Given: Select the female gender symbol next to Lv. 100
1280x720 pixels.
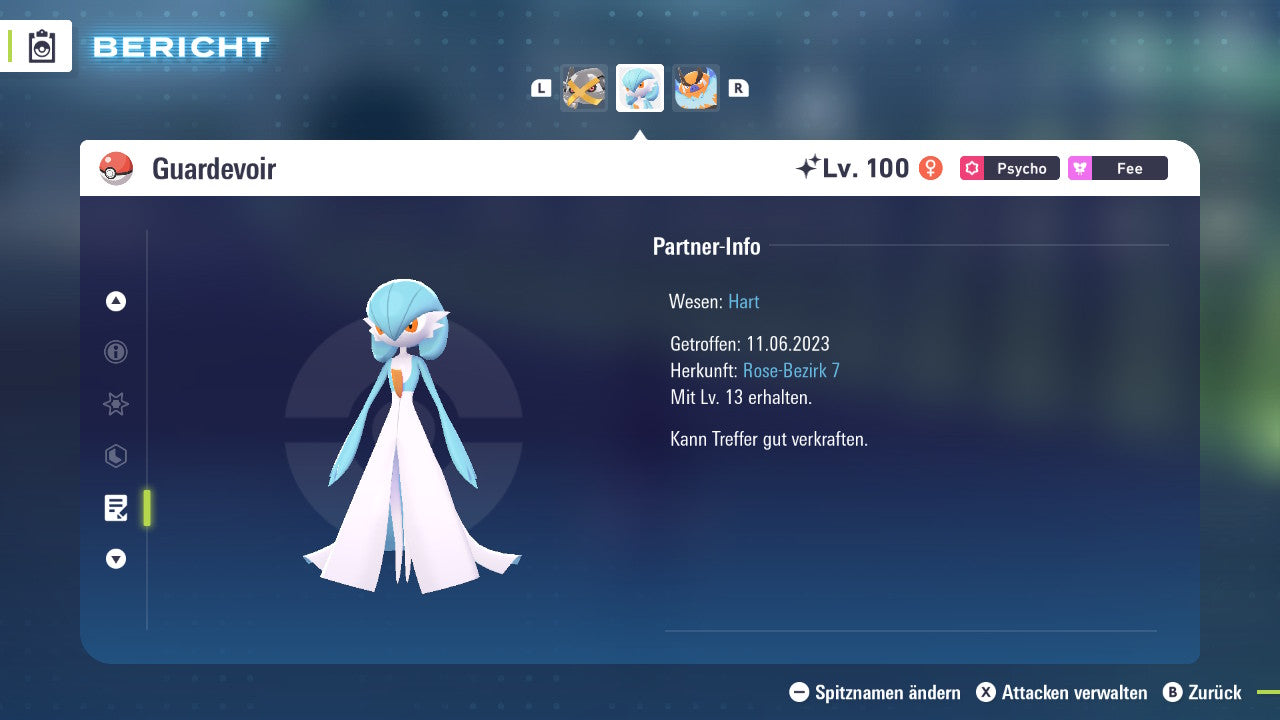Looking at the screenshot, I should pyautogui.click(x=930, y=168).
